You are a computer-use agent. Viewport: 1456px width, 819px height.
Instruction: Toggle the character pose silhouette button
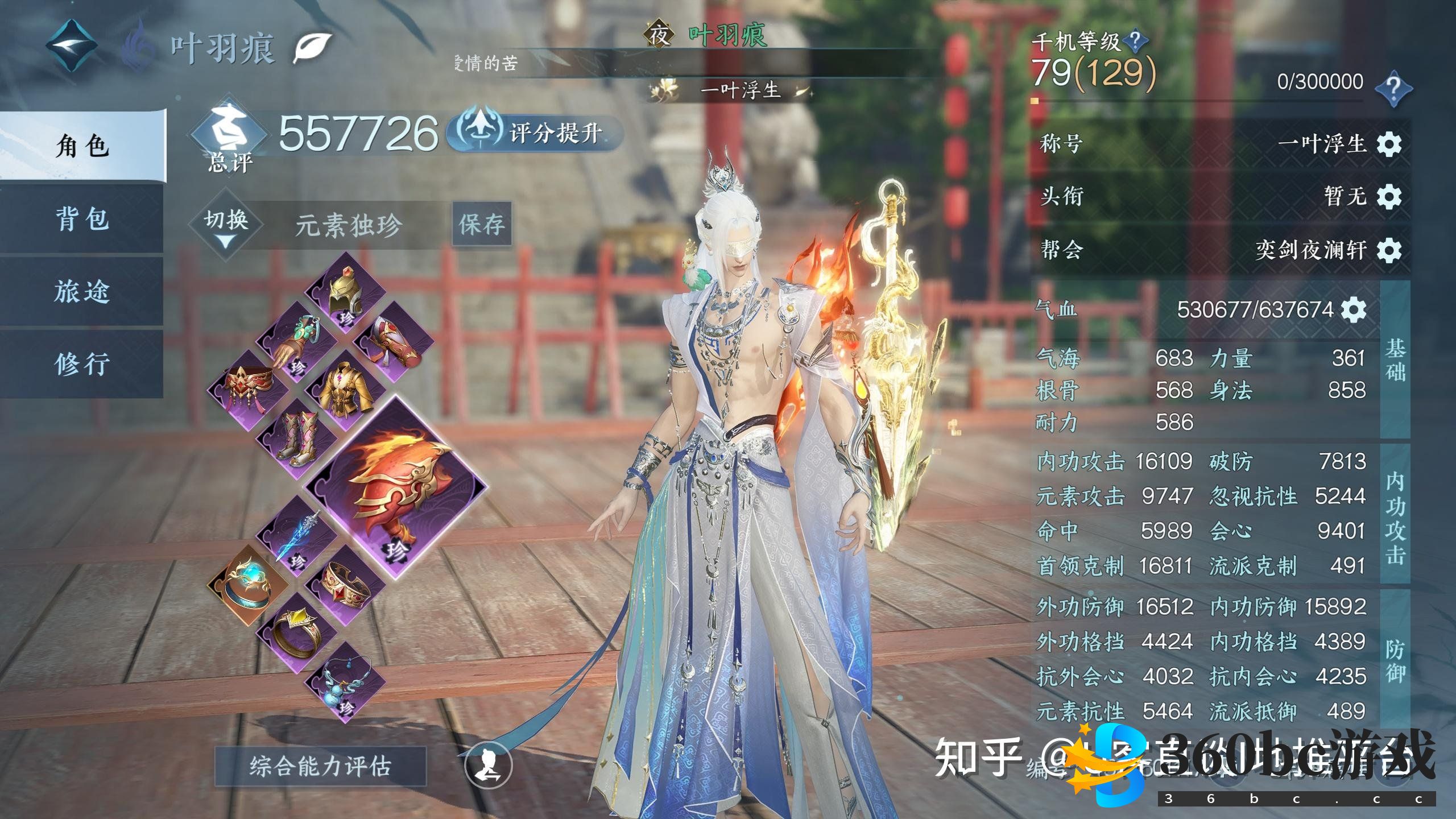(x=489, y=765)
